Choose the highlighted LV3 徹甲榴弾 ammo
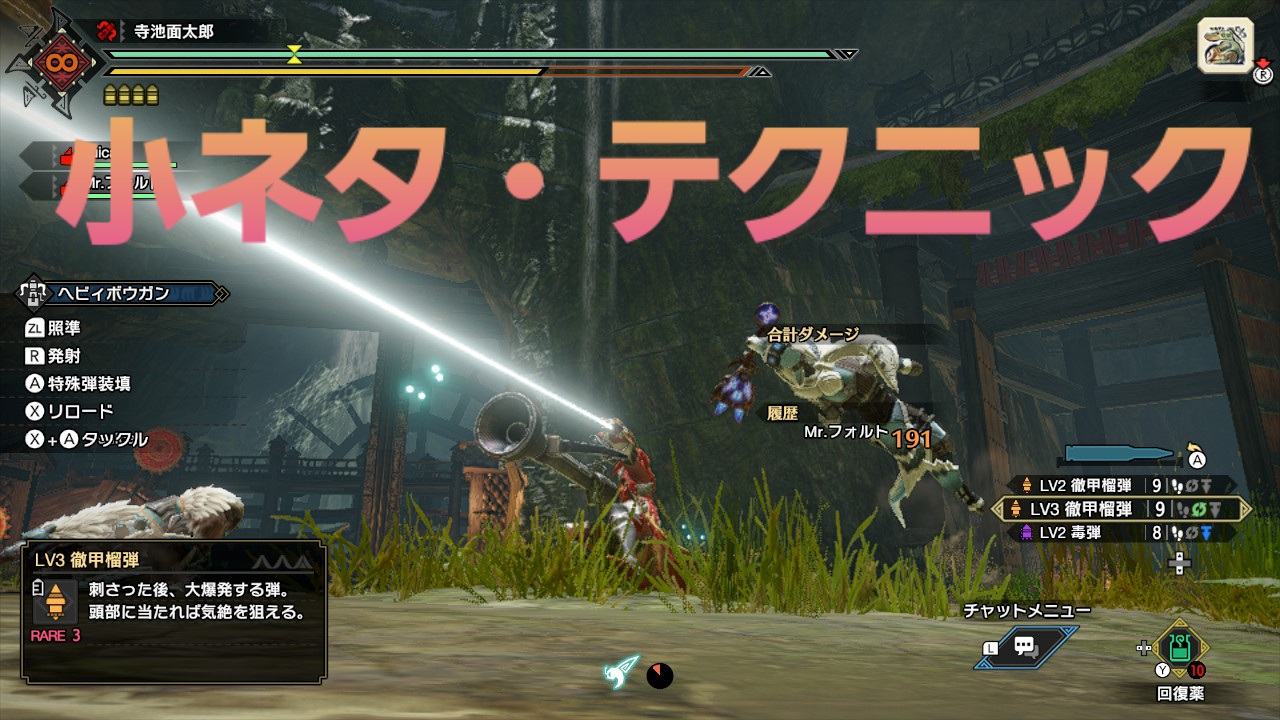The height and width of the screenshot is (720, 1280). click(x=1120, y=509)
